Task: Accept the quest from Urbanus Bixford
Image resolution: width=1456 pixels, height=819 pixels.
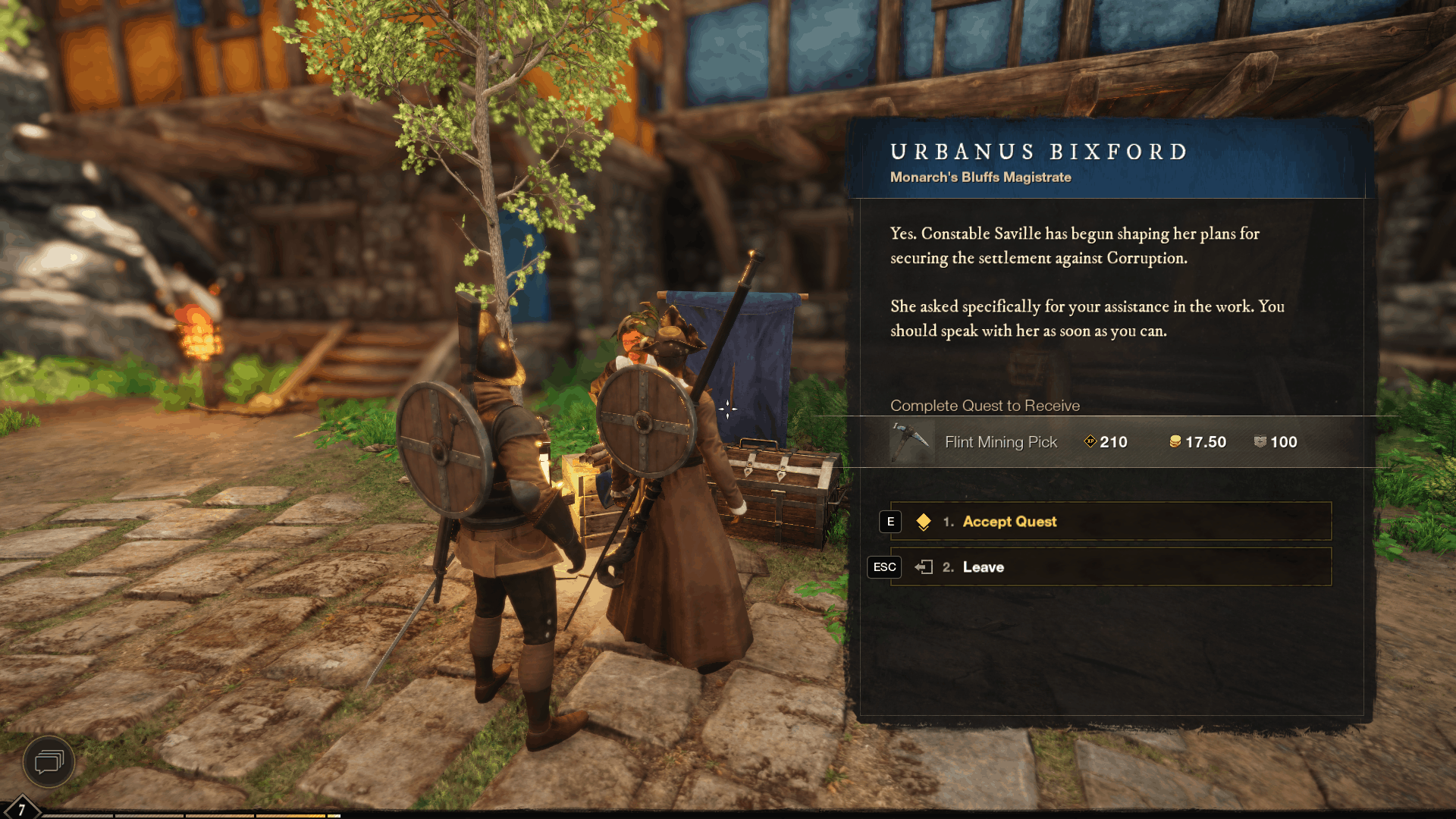Action: click(1009, 522)
